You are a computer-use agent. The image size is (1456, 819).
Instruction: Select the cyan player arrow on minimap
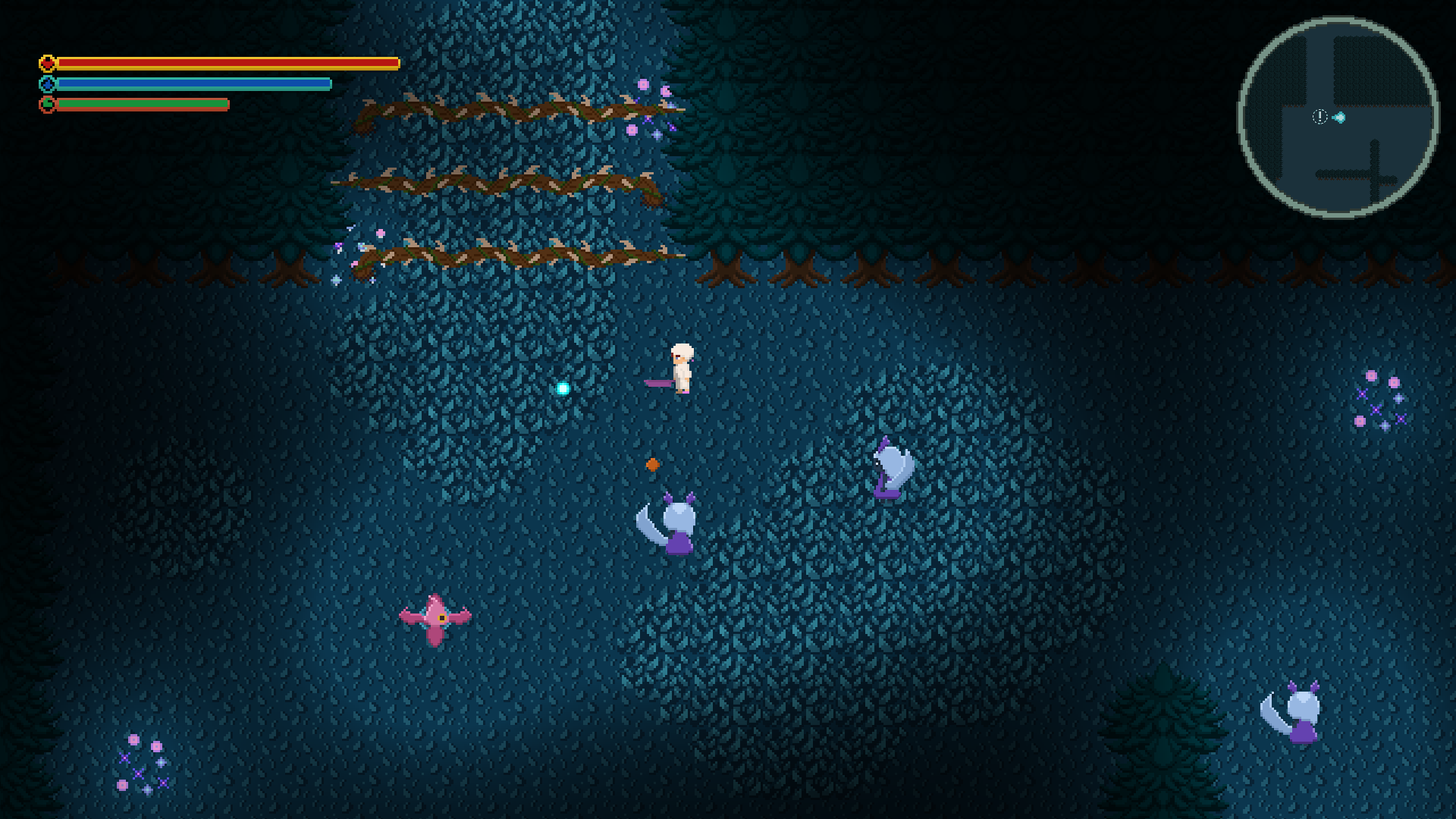[x=1340, y=118]
